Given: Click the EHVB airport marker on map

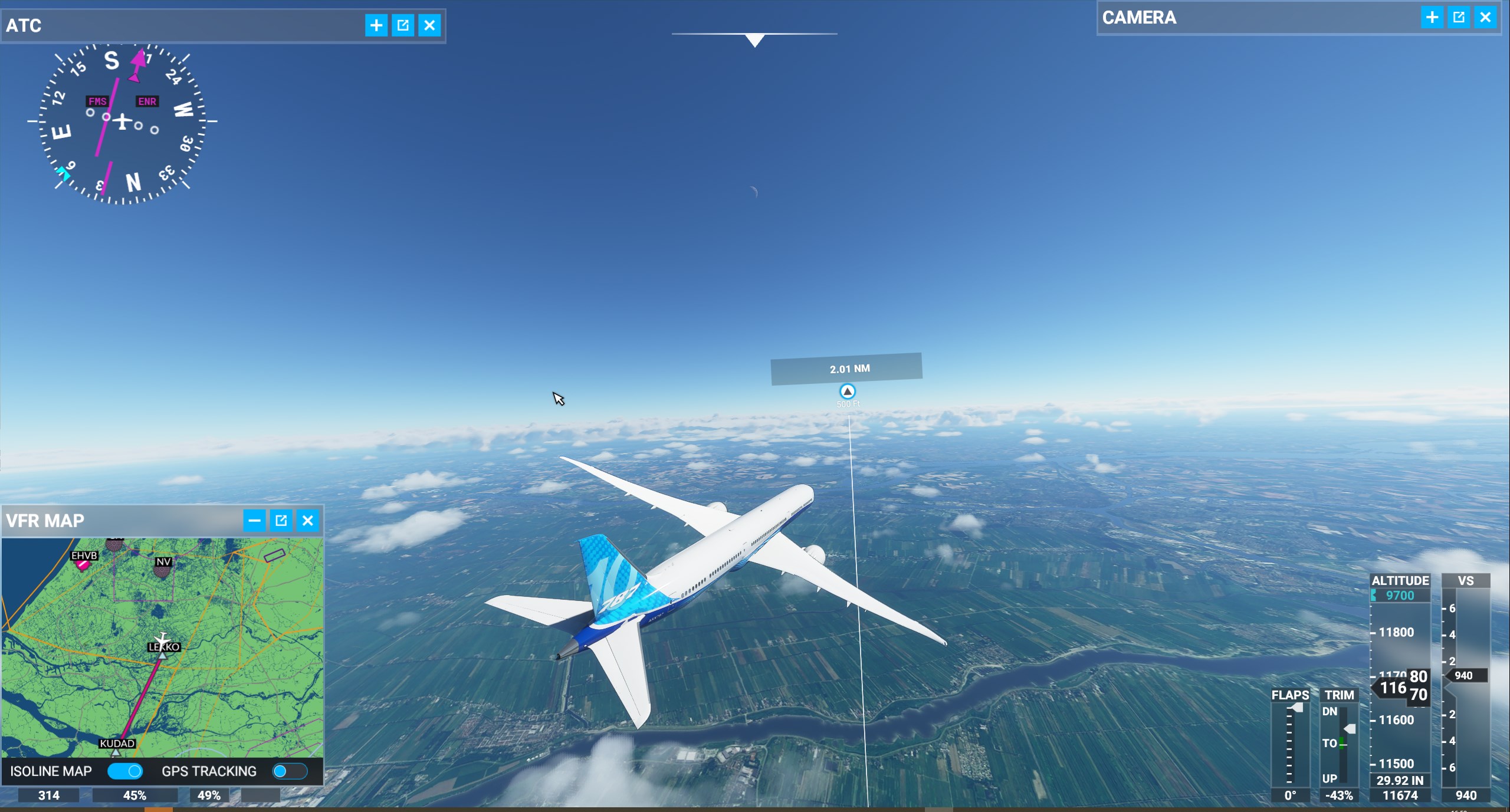Looking at the screenshot, I should (x=83, y=564).
